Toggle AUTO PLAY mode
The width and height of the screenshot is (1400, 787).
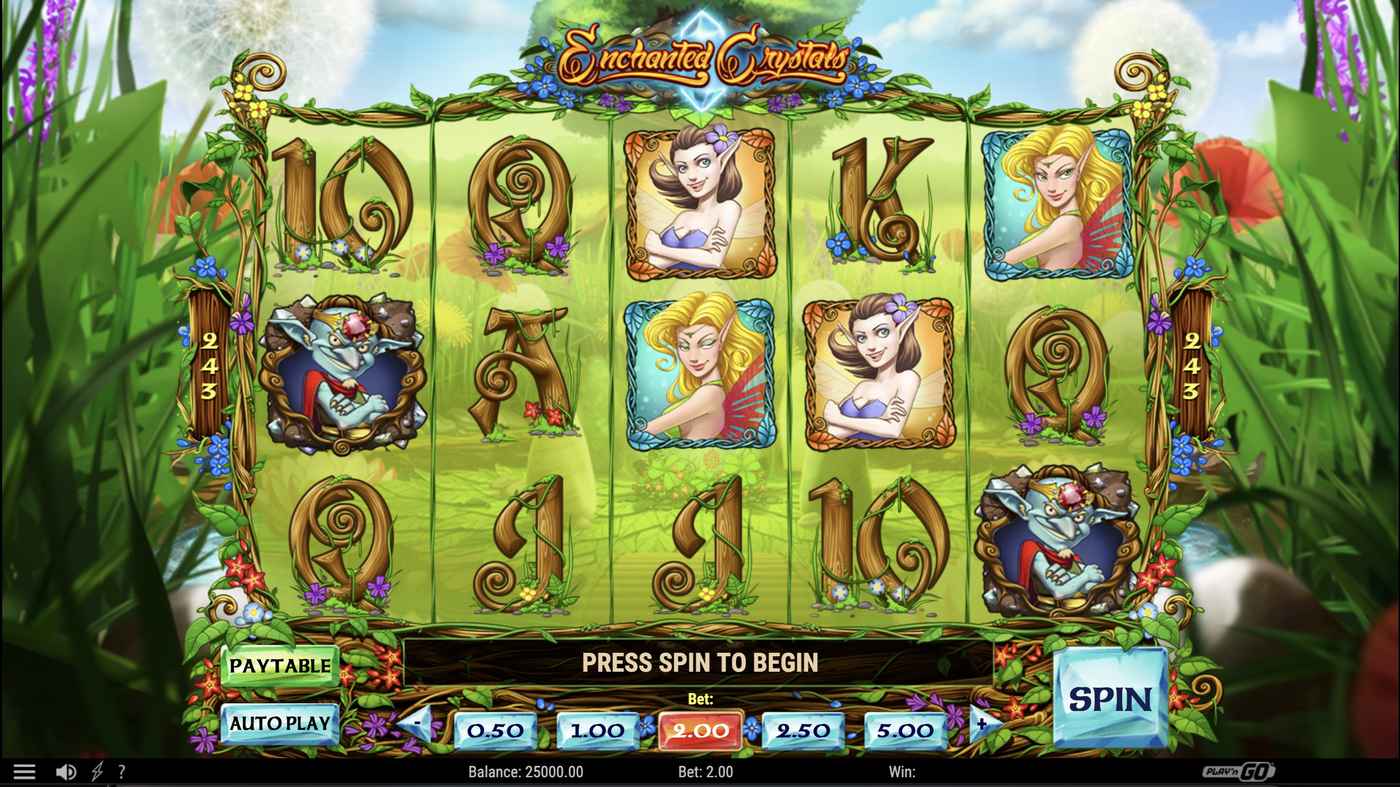click(x=279, y=723)
